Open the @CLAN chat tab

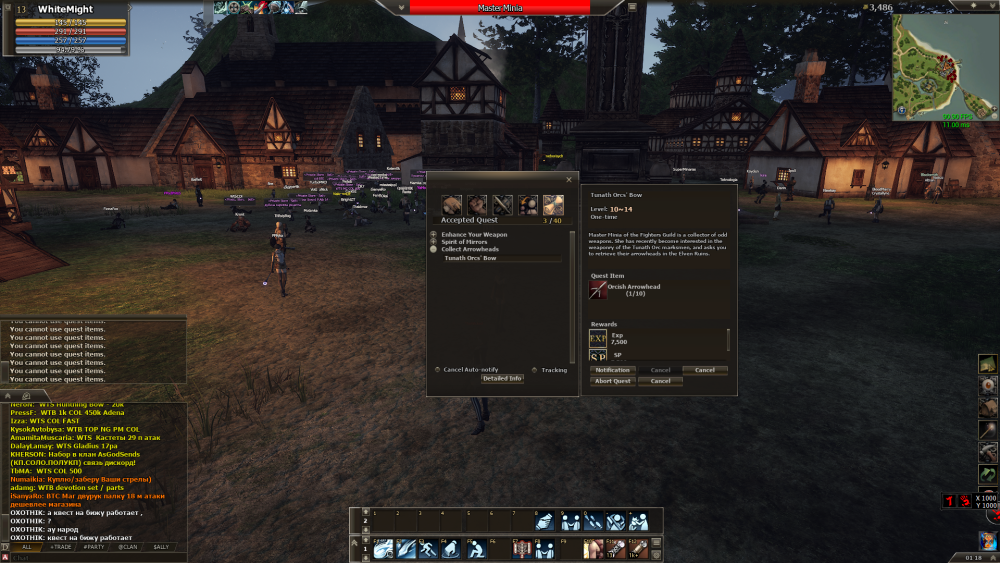coord(127,547)
